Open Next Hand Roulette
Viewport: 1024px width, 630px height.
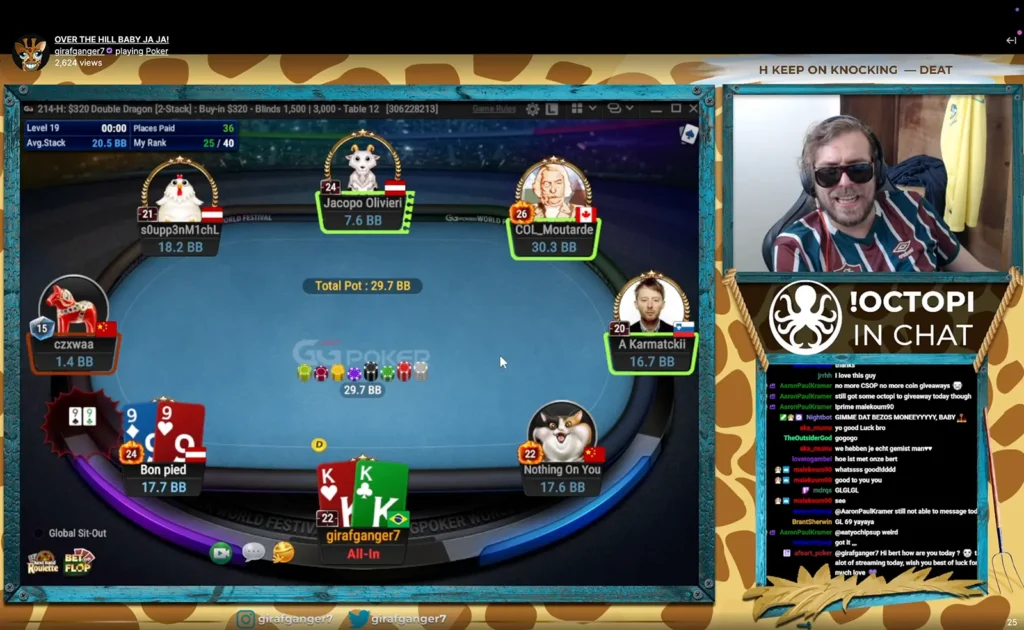42,562
